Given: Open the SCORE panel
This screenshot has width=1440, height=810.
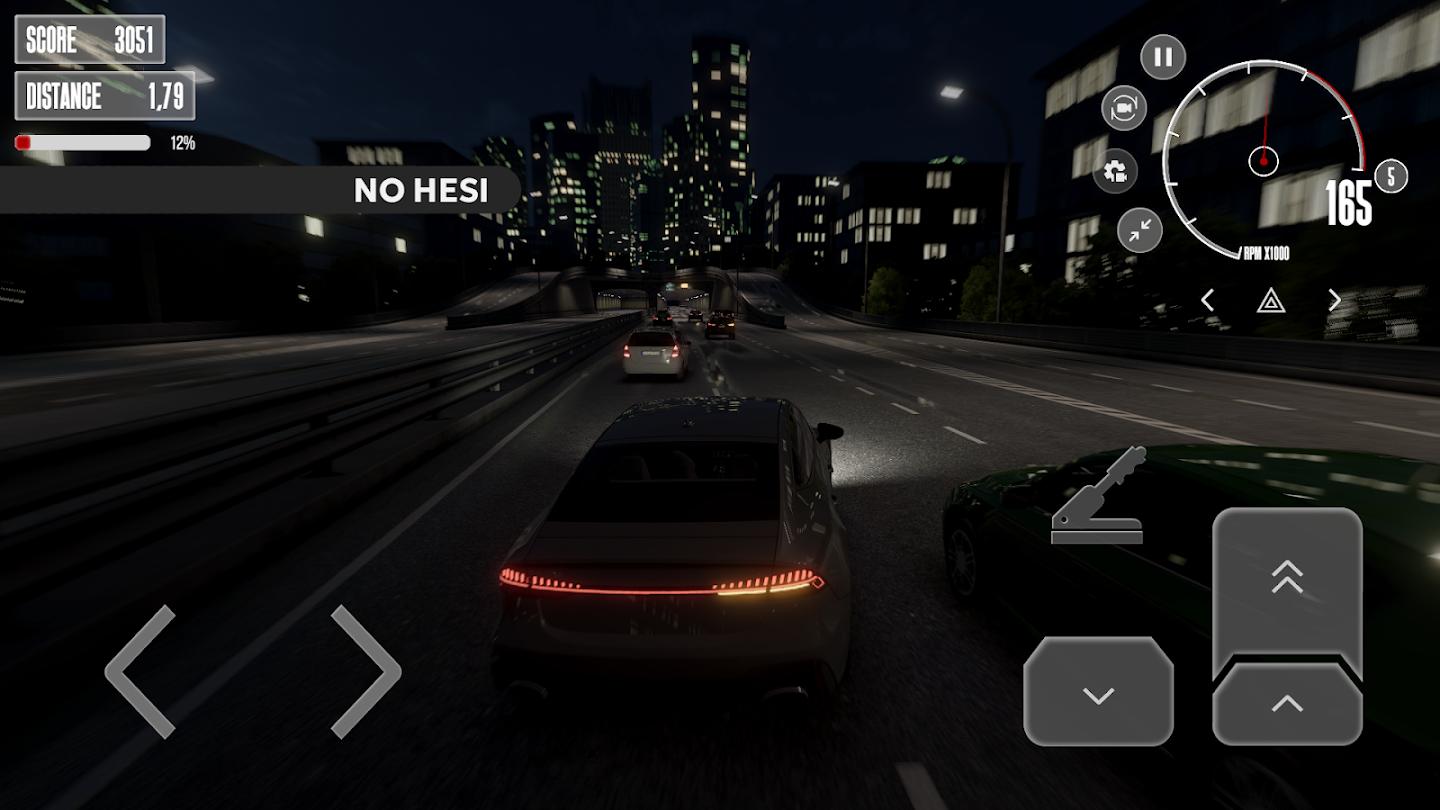Looking at the screenshot, I should pos(88,40).
